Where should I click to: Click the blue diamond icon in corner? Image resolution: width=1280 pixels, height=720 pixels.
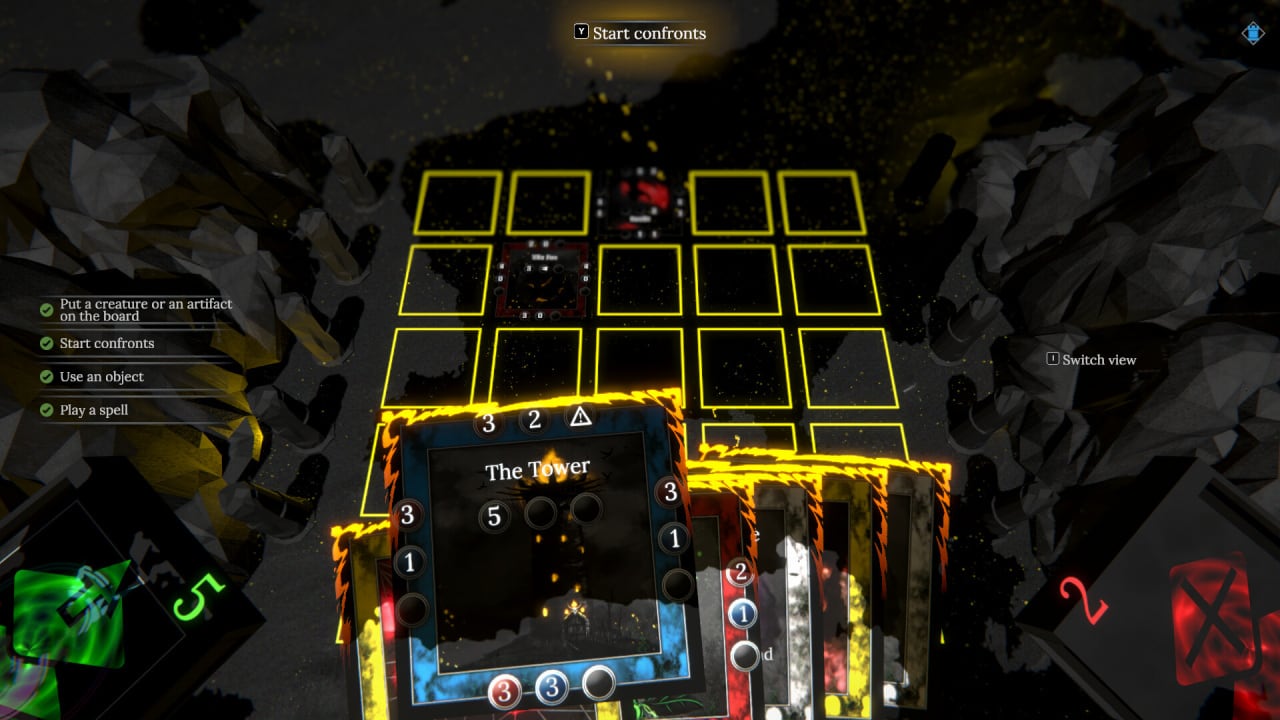point(1253,33)
